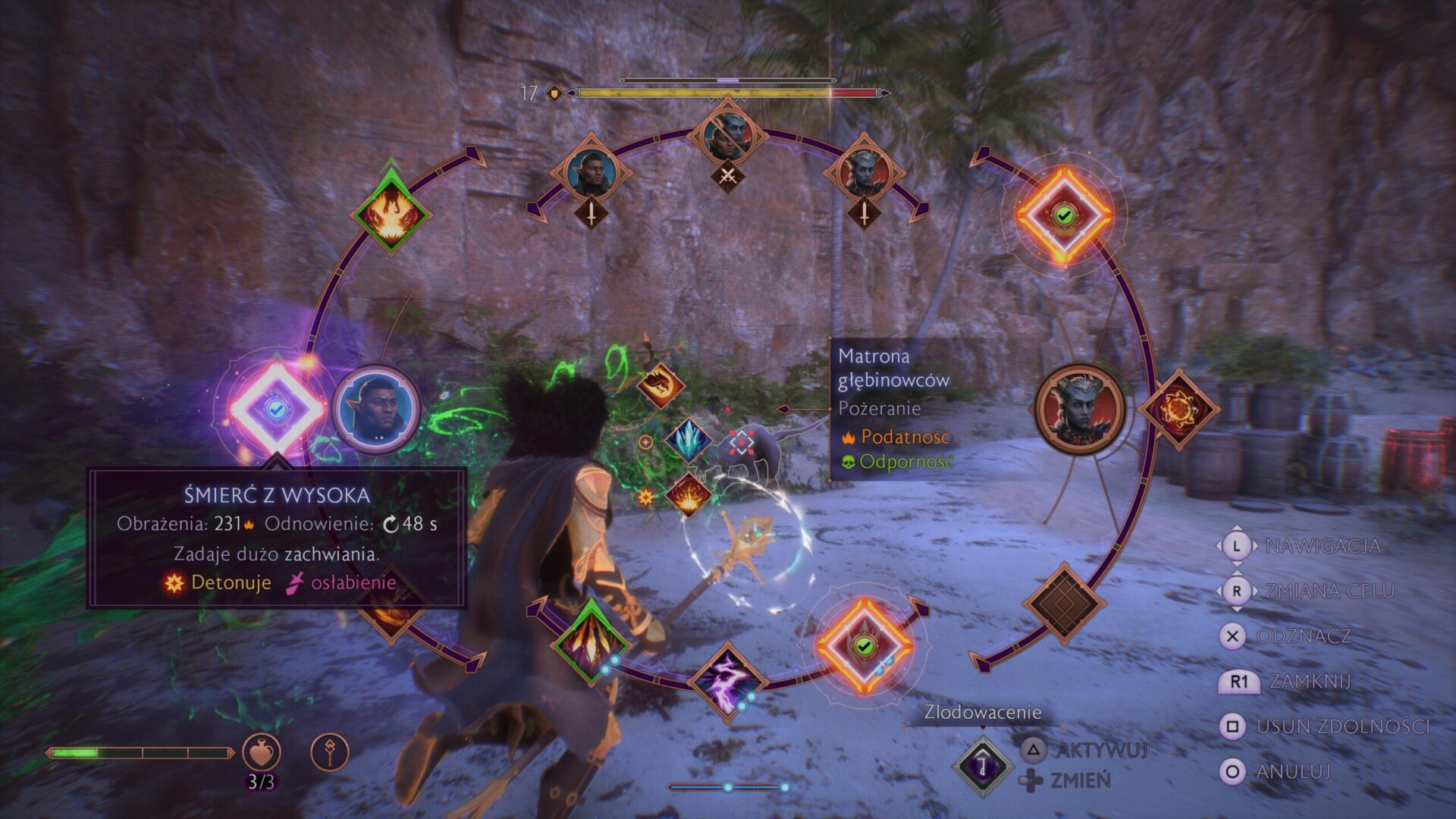This screenshot has height=819, width=1456.
Task: Choose the checked orange ability beside purple lightning
Action: (864, 645)
